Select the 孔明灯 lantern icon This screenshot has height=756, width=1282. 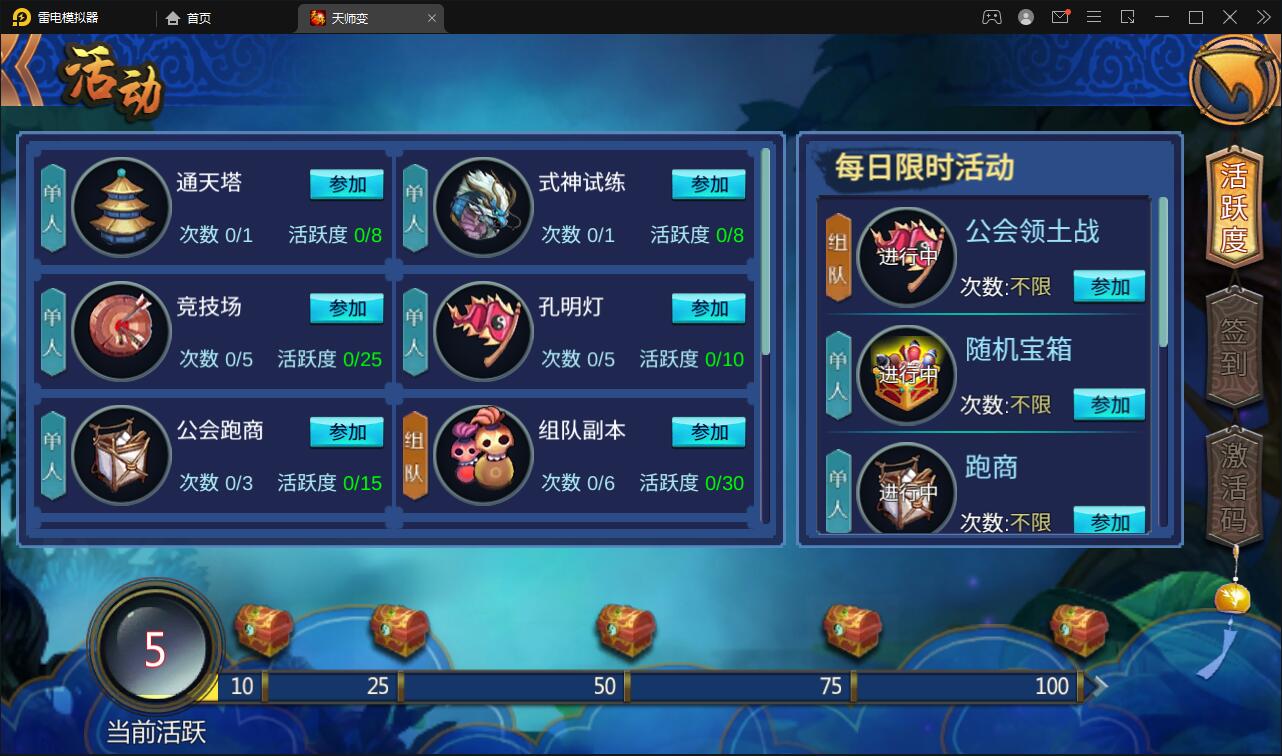click(x=482, y=331)
